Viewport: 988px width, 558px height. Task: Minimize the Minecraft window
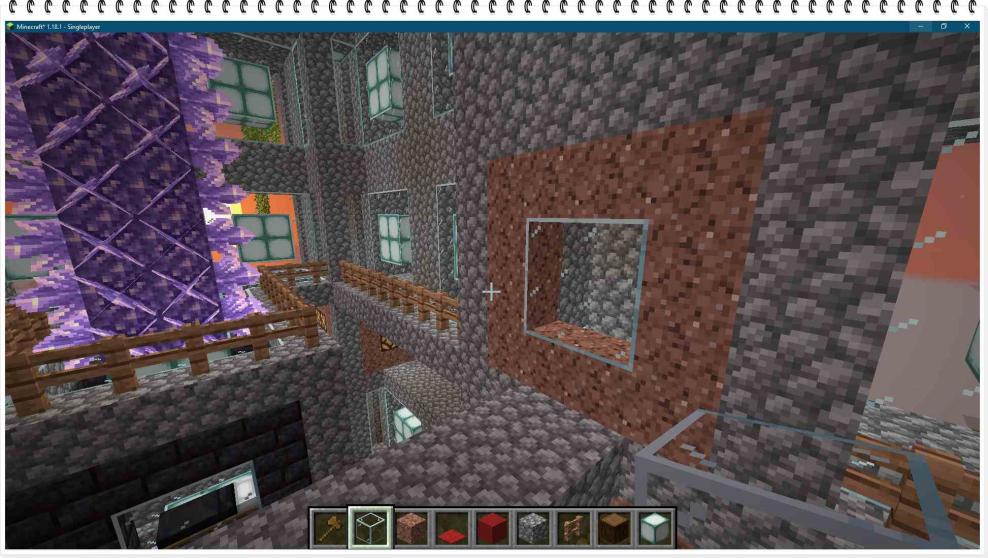920,26
